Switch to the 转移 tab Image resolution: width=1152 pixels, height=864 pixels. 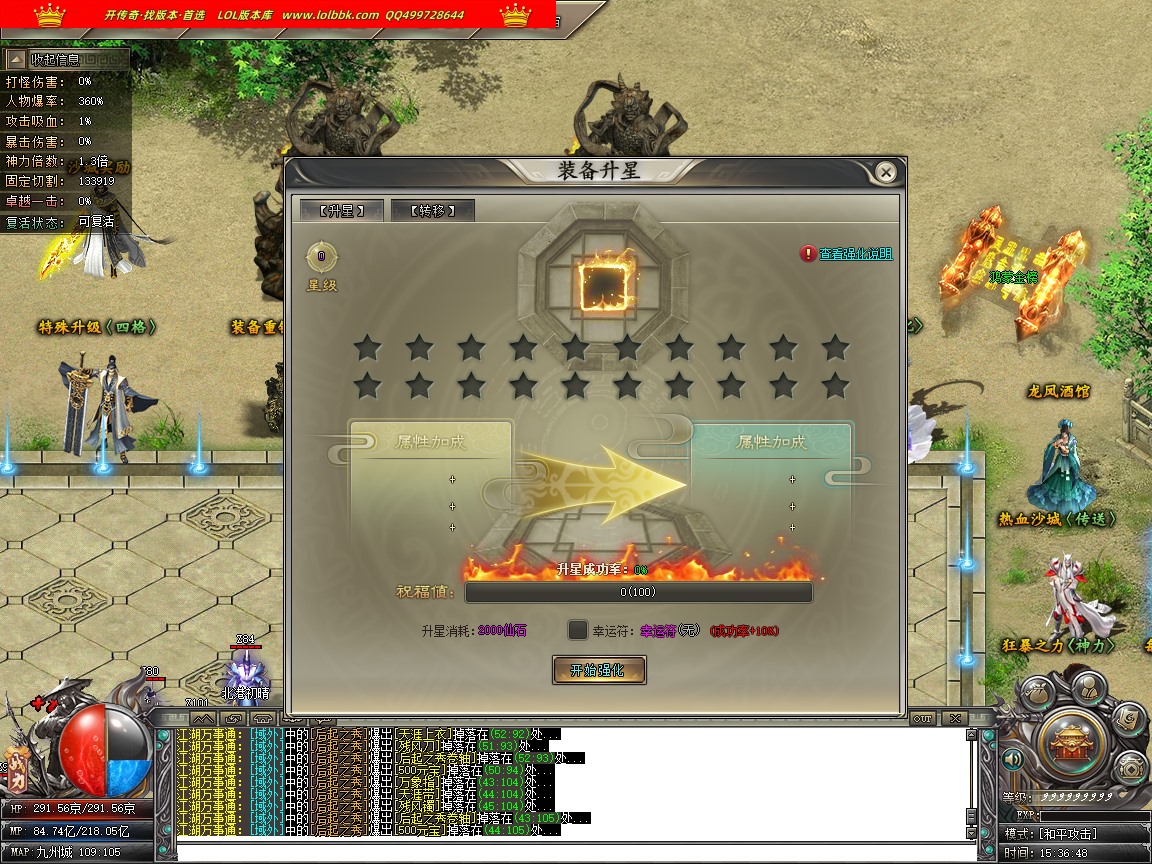coord(432,210)
